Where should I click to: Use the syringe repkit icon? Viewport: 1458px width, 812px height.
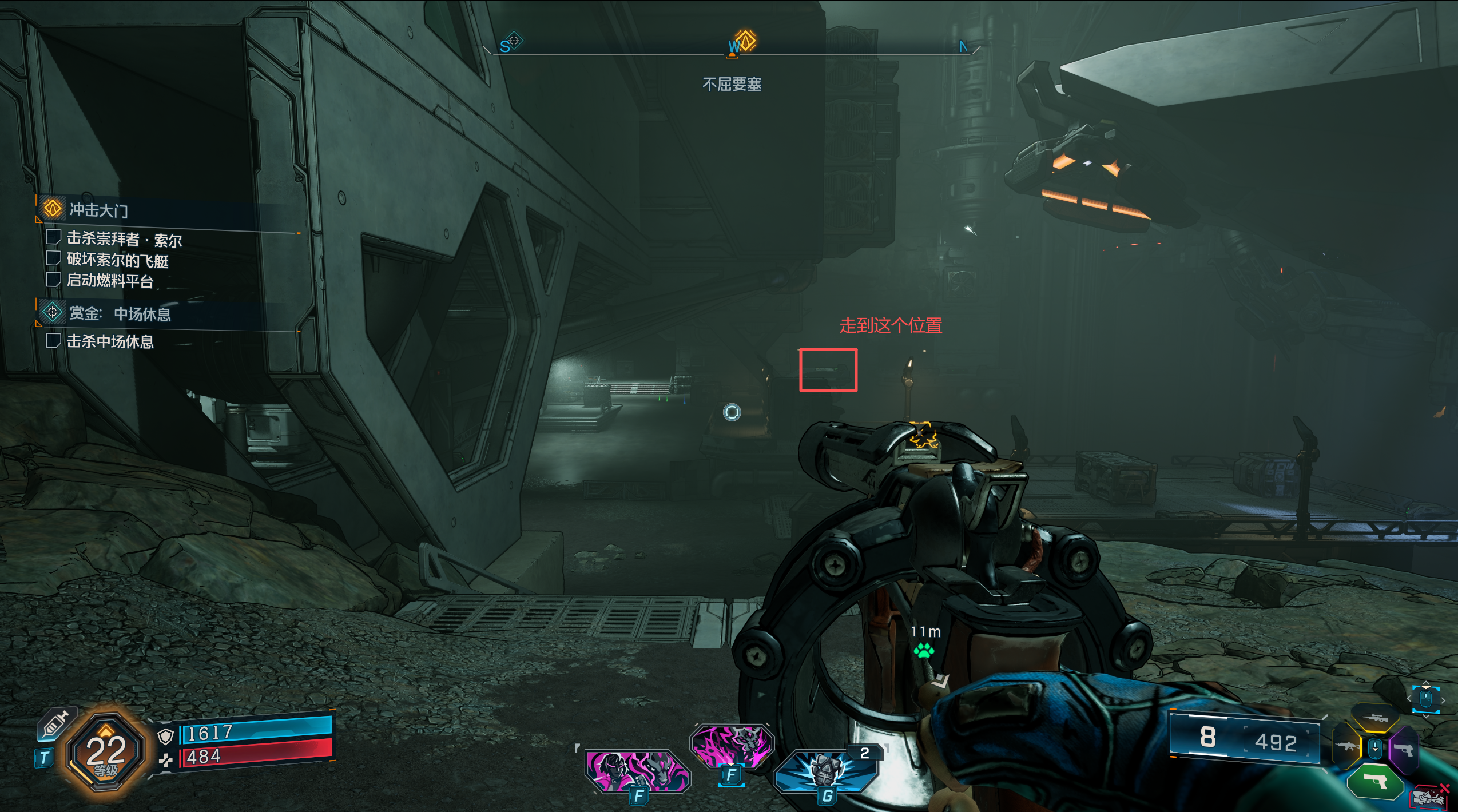[x=55, y=724]
